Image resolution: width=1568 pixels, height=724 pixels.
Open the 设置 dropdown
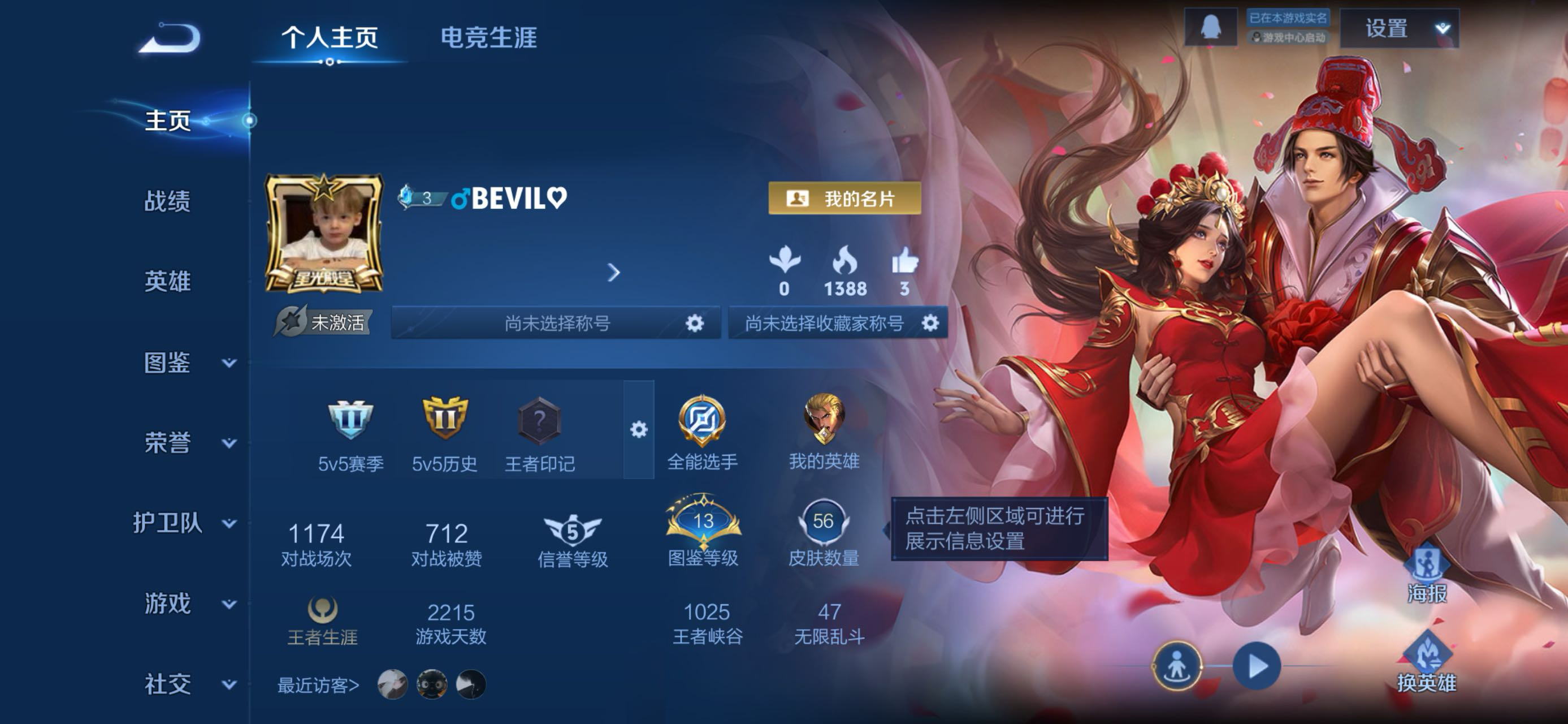point(1400,29)
